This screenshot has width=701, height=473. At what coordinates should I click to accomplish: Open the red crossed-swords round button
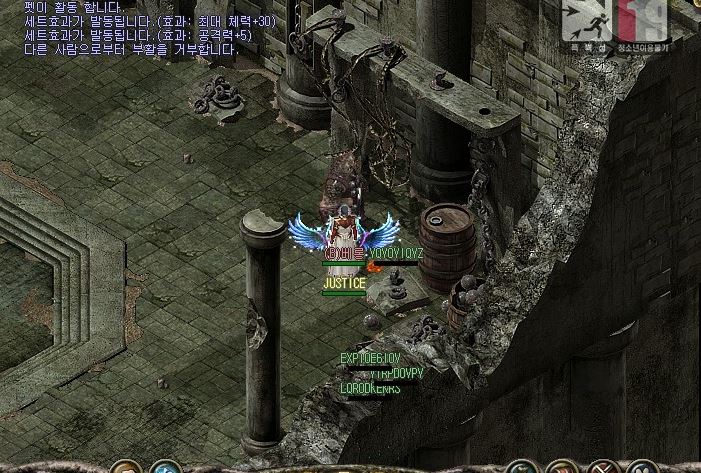click(x=602, y=468)
